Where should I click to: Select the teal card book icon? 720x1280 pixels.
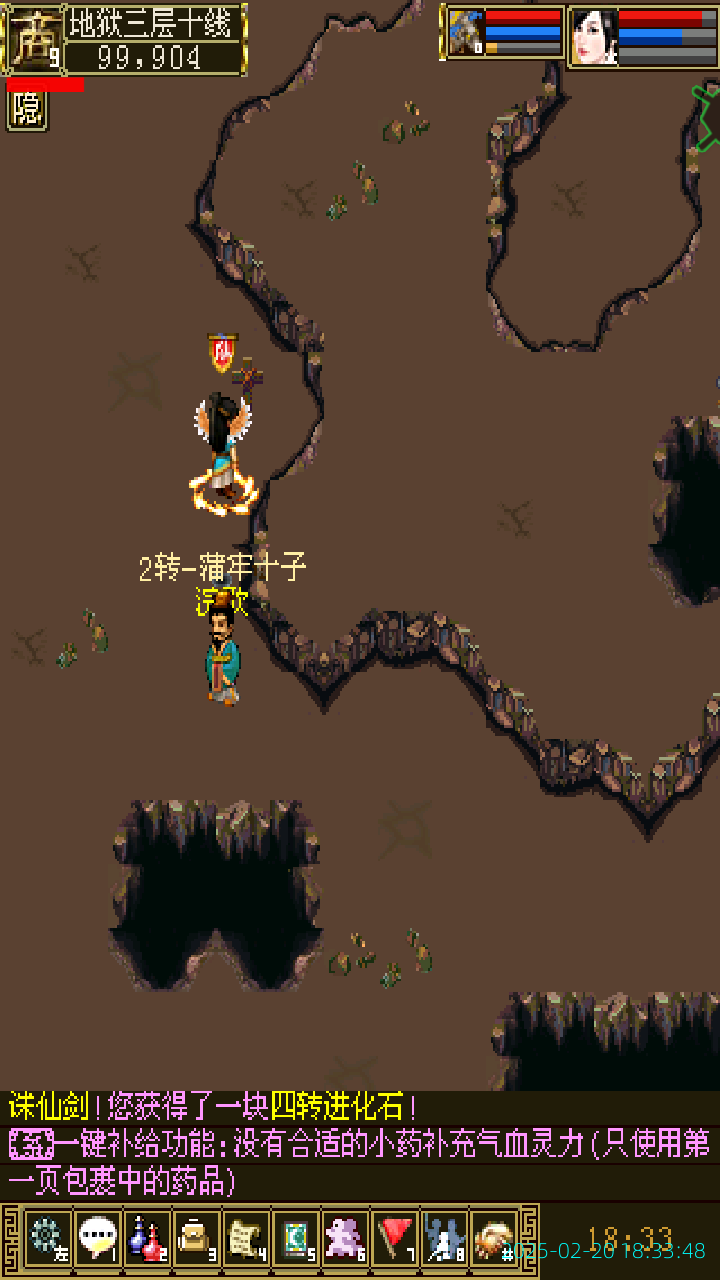pyautogui.click(x=295, y=1238)
